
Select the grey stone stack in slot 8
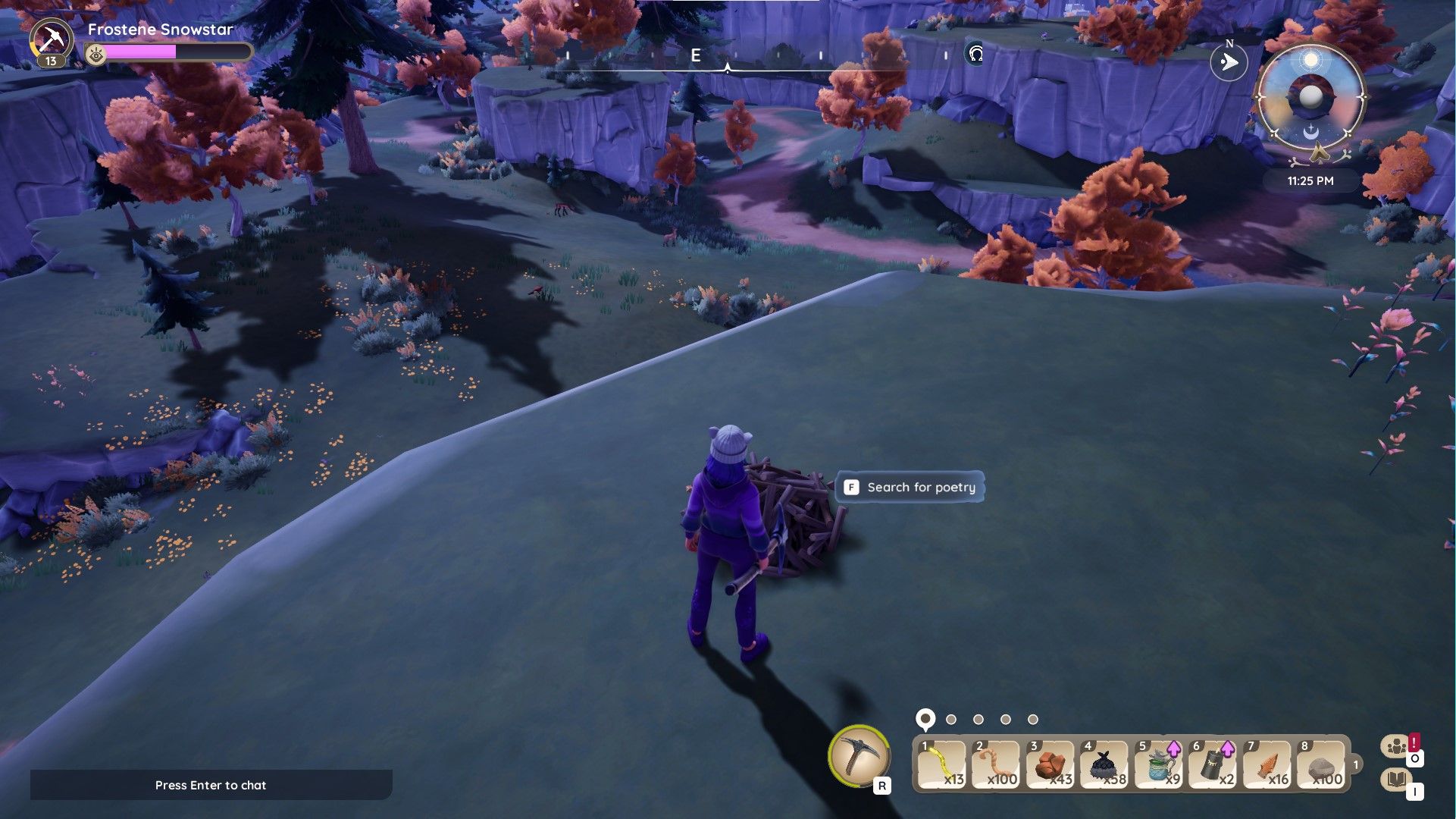point(1323,764)
